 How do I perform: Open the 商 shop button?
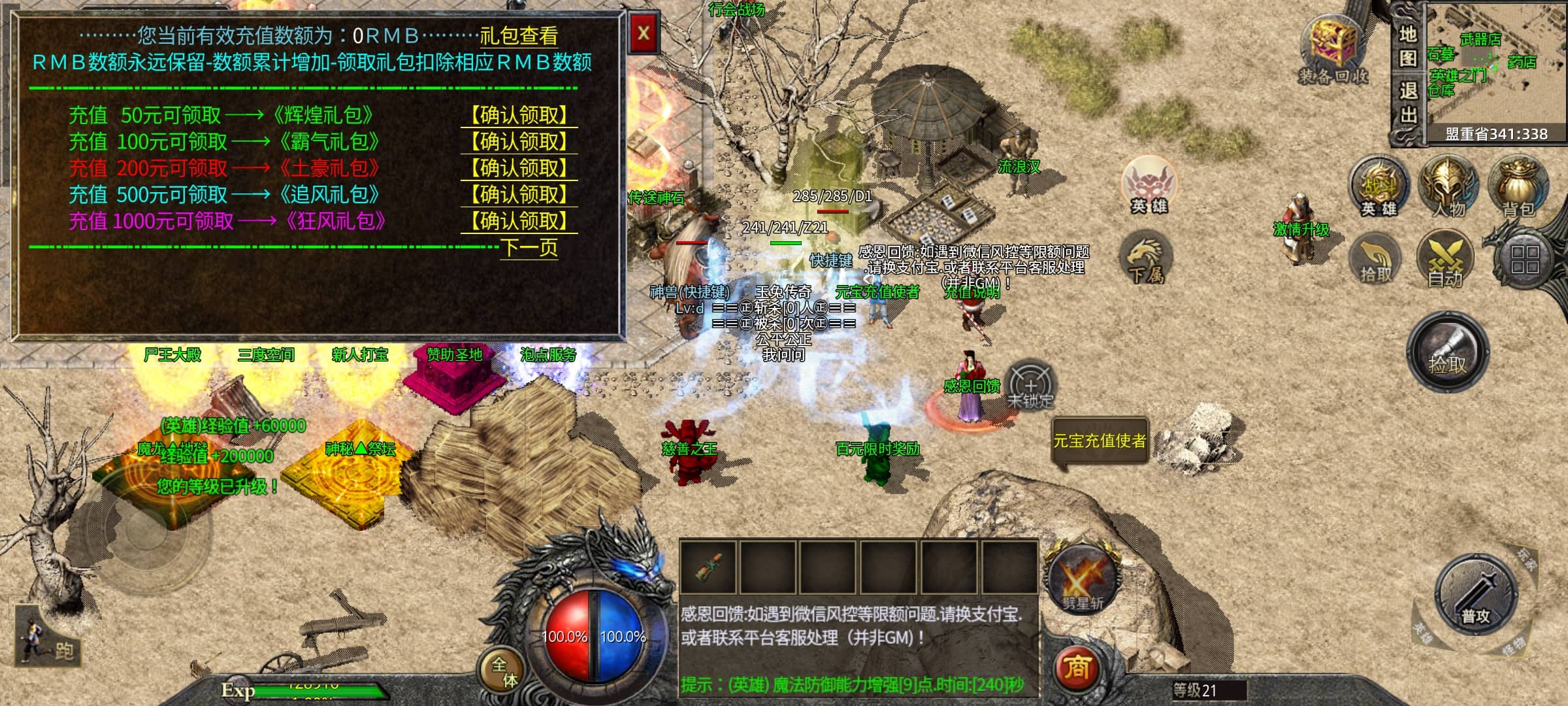[1077, 667]
